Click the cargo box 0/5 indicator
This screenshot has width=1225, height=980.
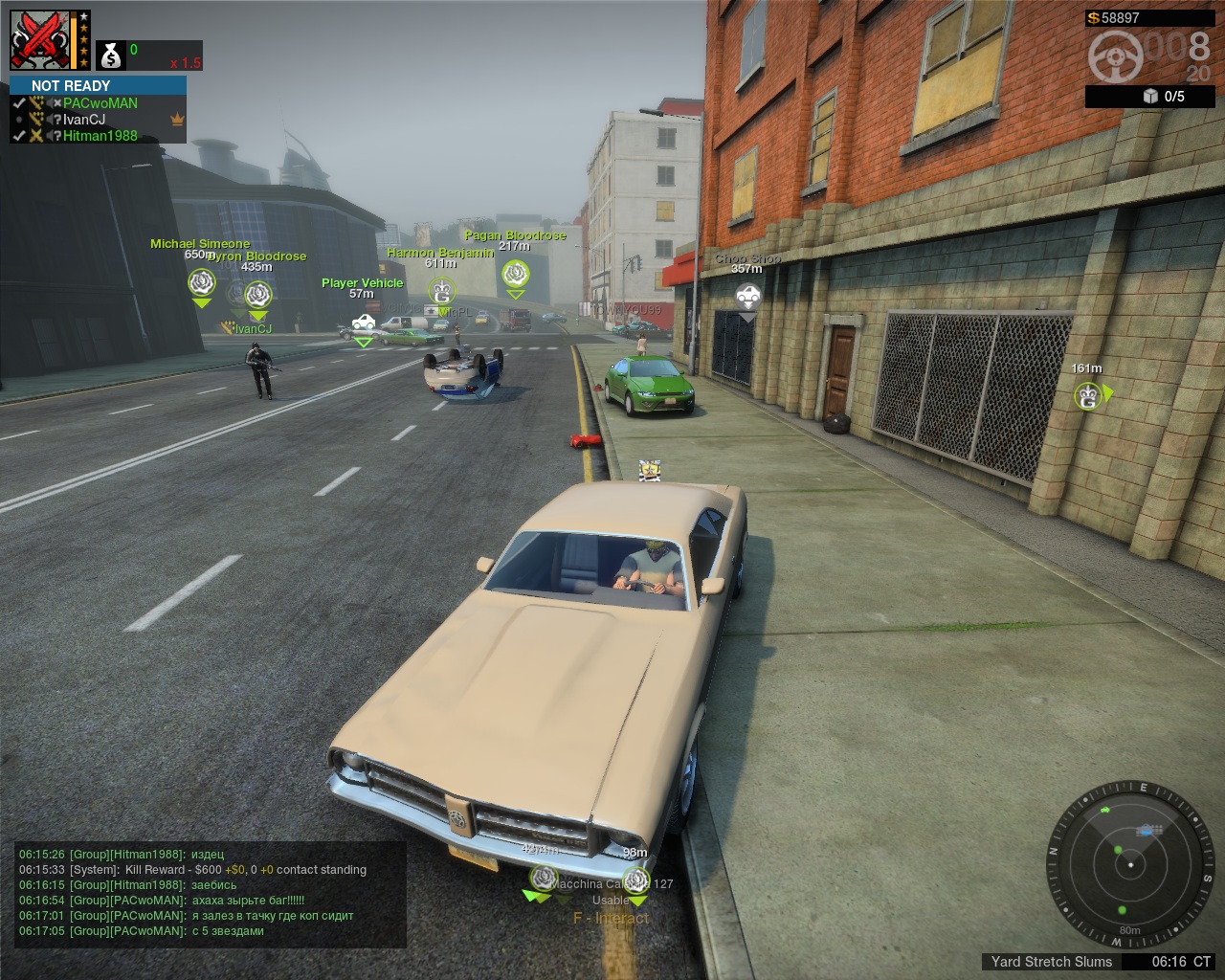click(1163, 97)
